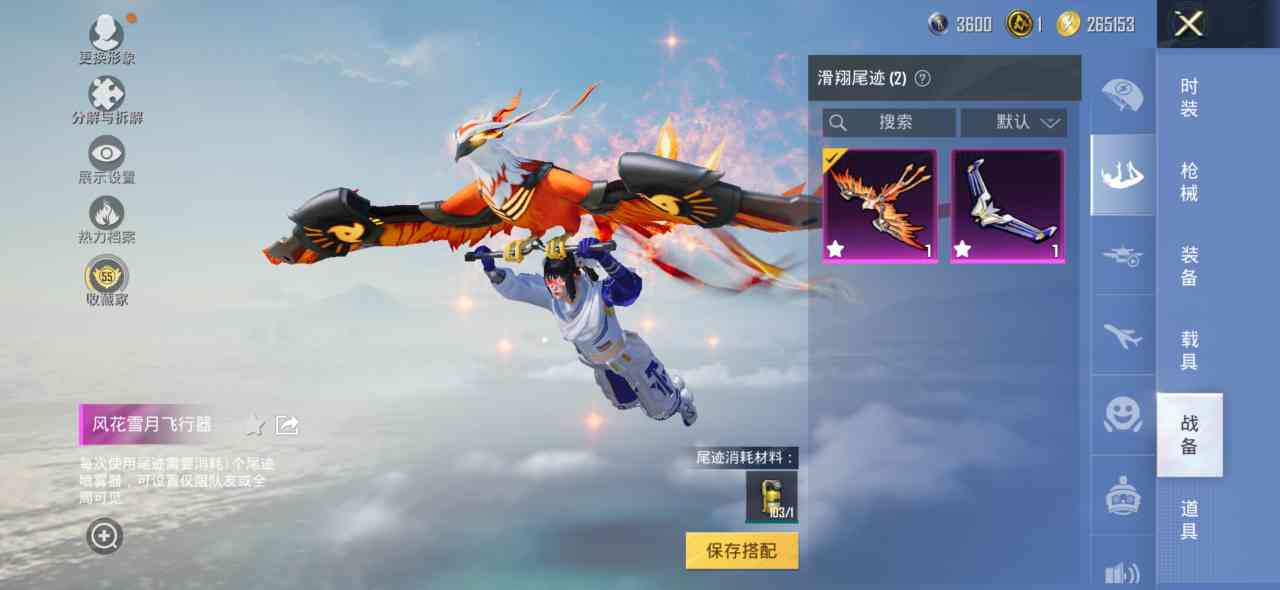Open 热力档案 flame icon
Screen dimensions: 1280x590
106,217
